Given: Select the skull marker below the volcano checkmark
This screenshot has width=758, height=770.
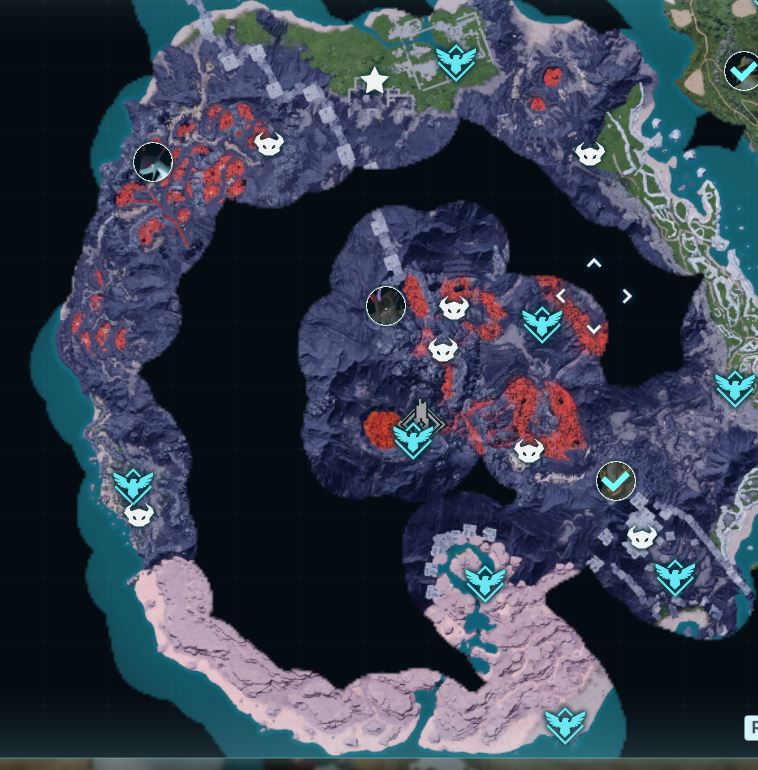Looking at the screenshot, I should [x=642, y=538].
